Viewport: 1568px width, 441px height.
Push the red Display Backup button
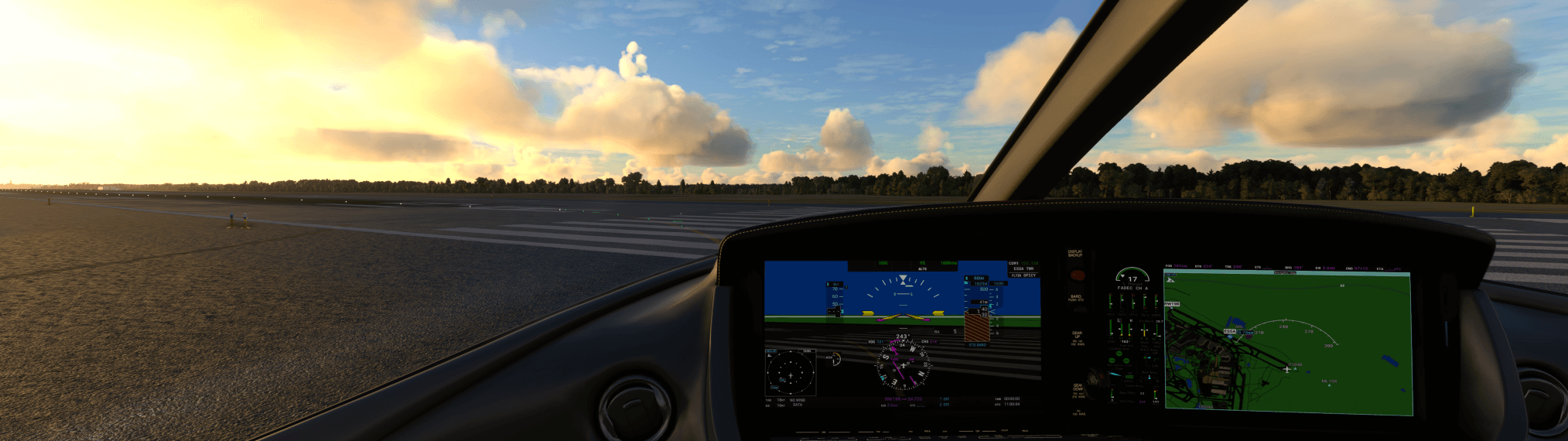coord(1077,275)
